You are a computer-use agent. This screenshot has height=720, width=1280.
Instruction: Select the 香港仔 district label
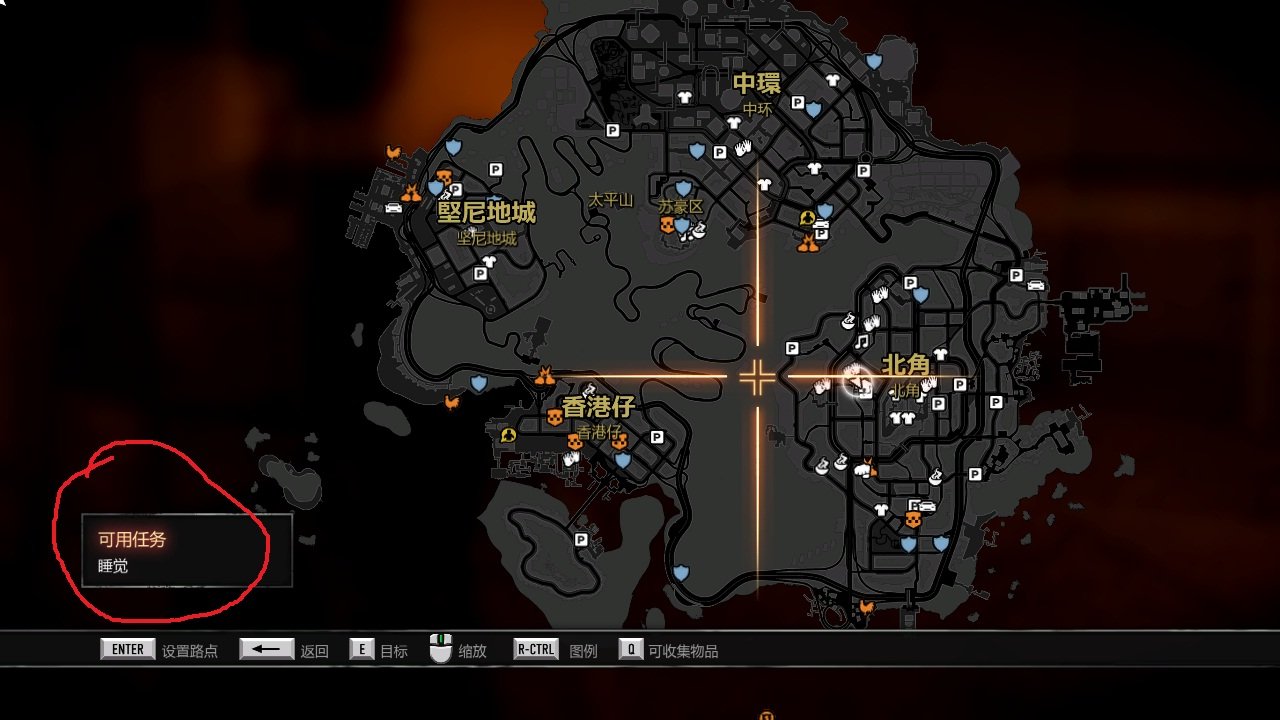point(598,408)
